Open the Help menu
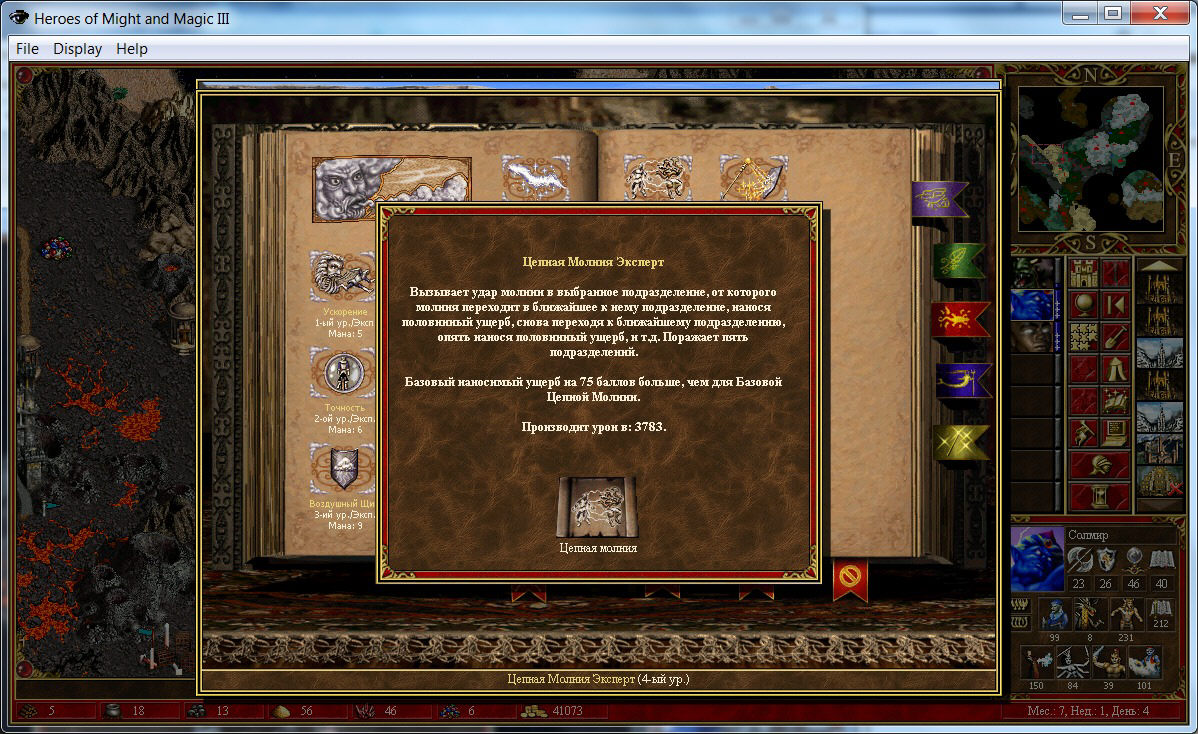 [x=131, y=48]
